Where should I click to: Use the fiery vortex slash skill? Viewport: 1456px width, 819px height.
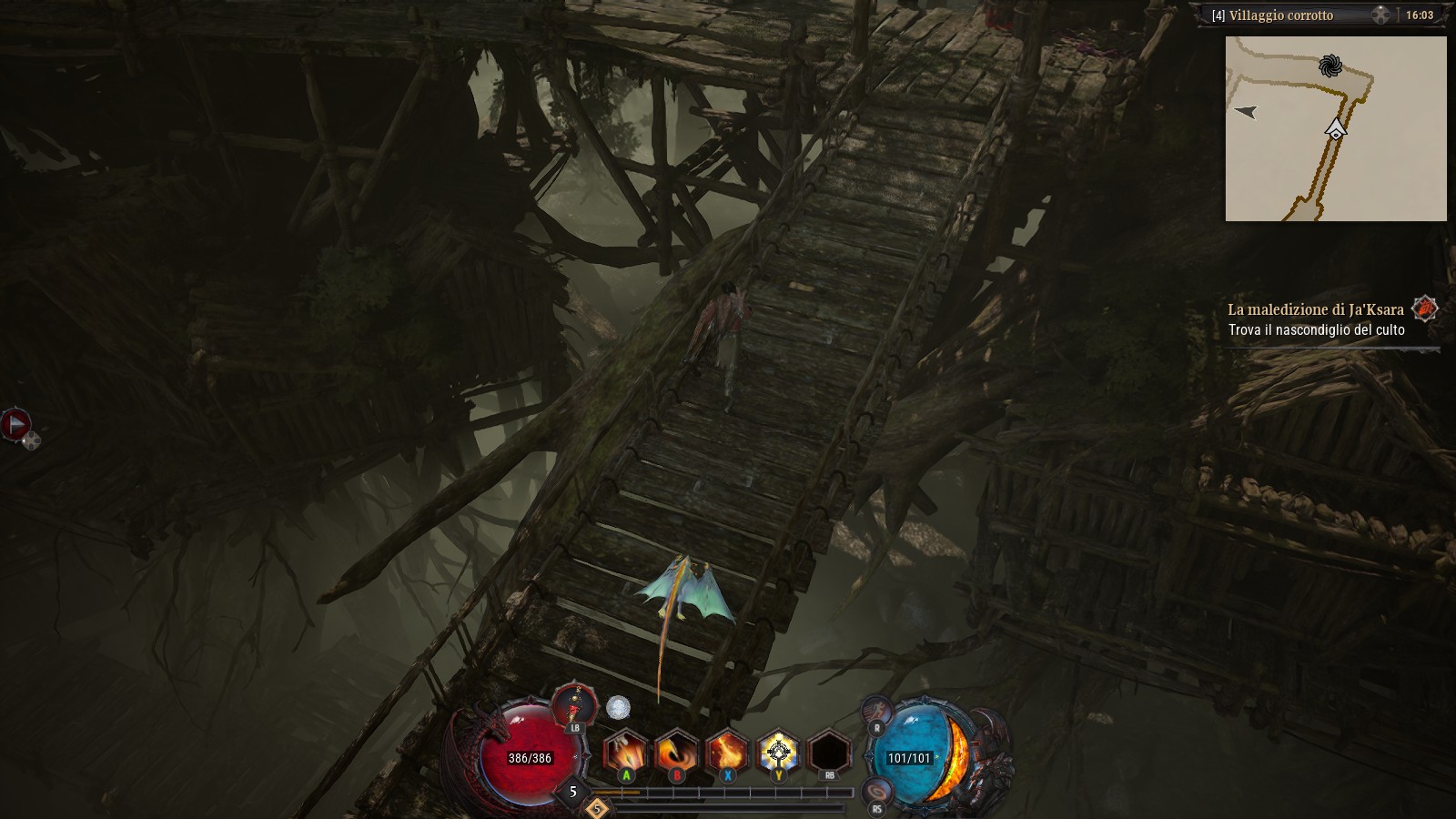[x=677, y=753]
